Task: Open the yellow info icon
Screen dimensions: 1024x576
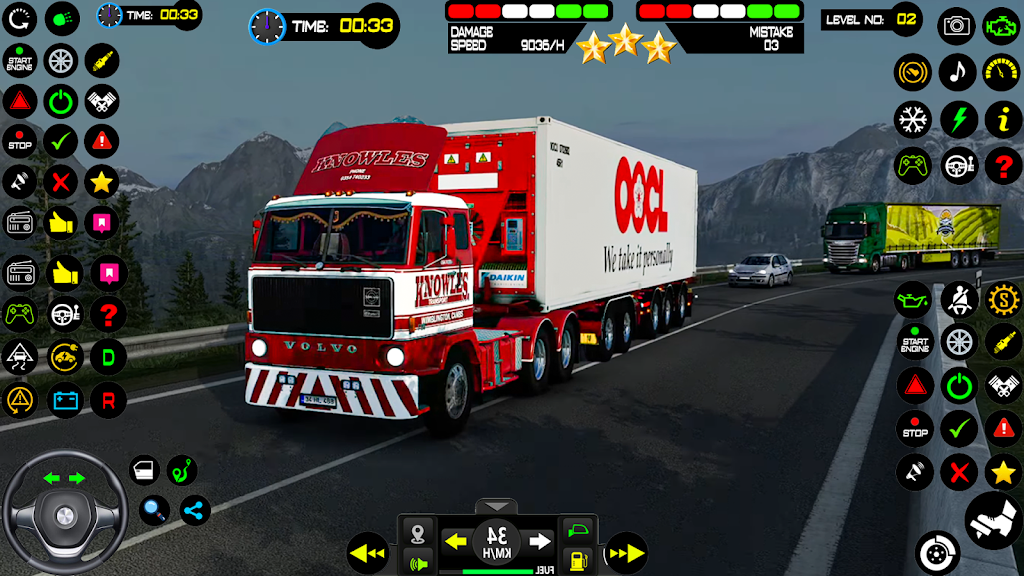Action: point(1003,119)
